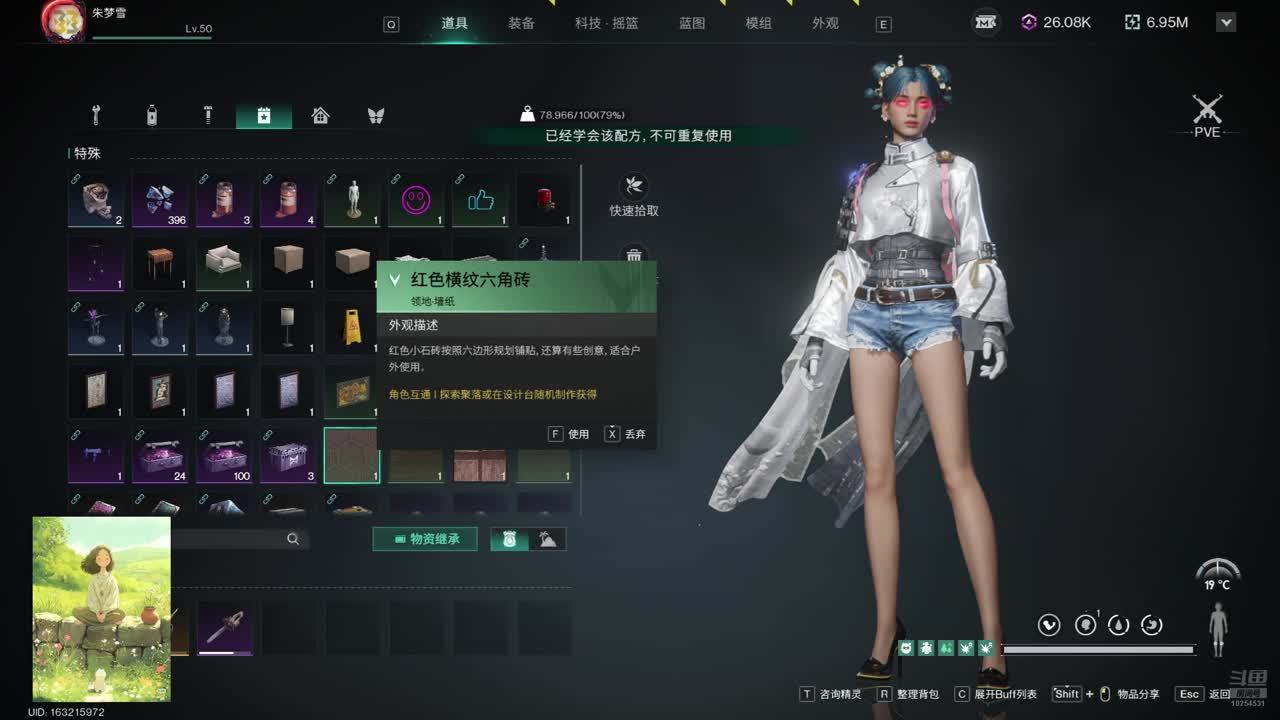Choose the wrench tools inventory category

pyautogui.click(x=96, y=115)
